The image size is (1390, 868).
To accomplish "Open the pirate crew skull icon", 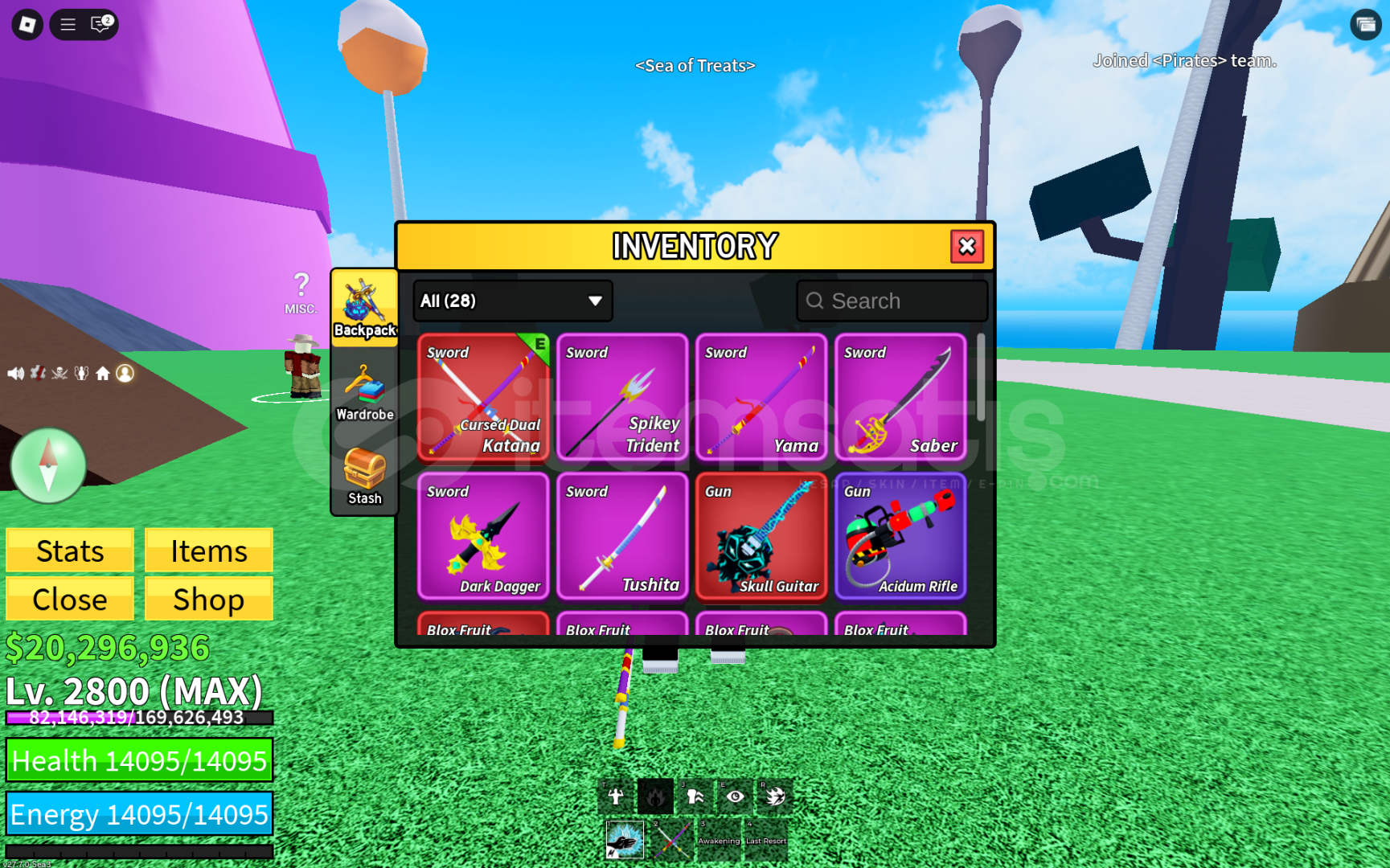I will [59, 372].
